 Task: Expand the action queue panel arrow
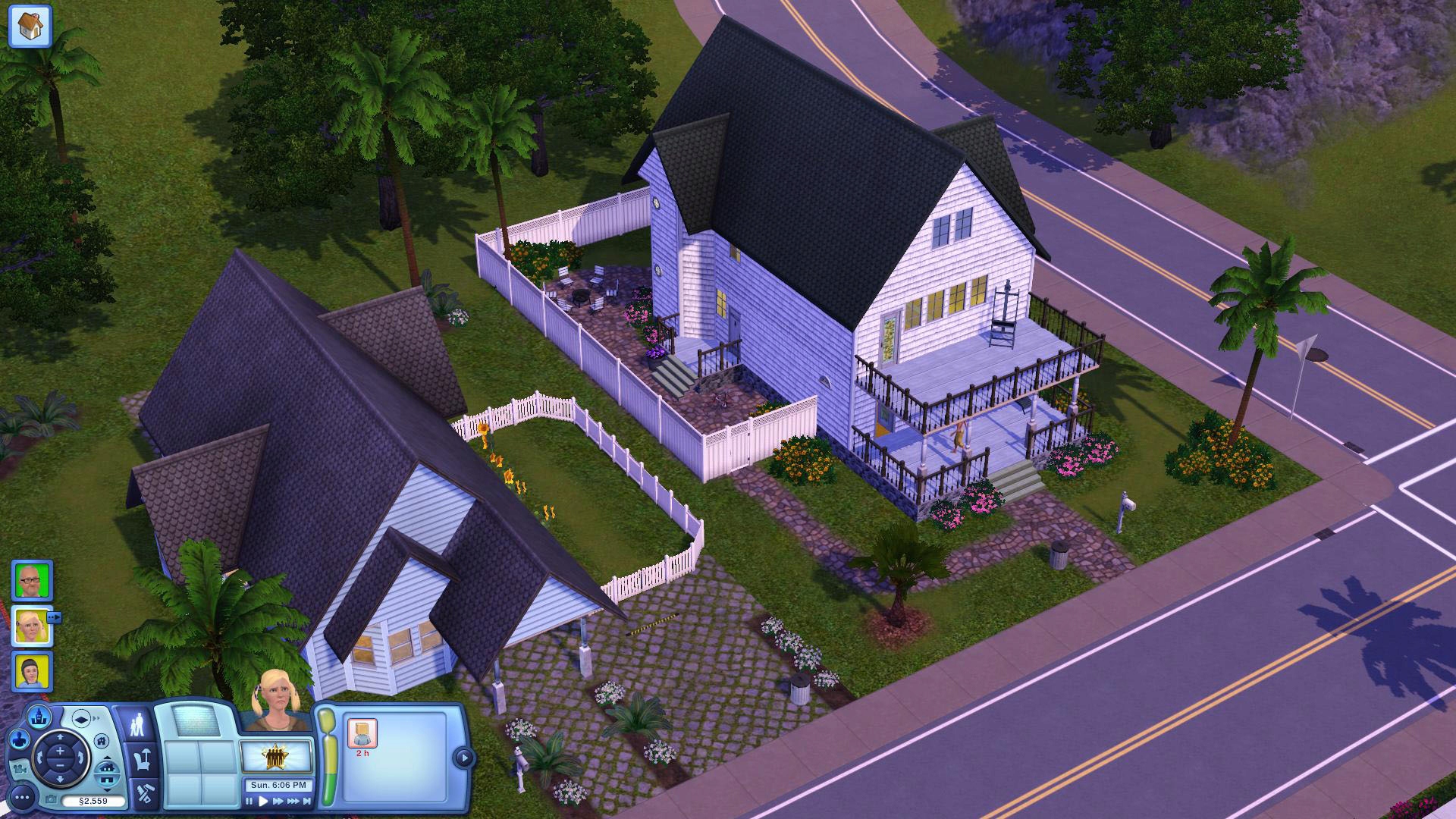click(464, 755)
